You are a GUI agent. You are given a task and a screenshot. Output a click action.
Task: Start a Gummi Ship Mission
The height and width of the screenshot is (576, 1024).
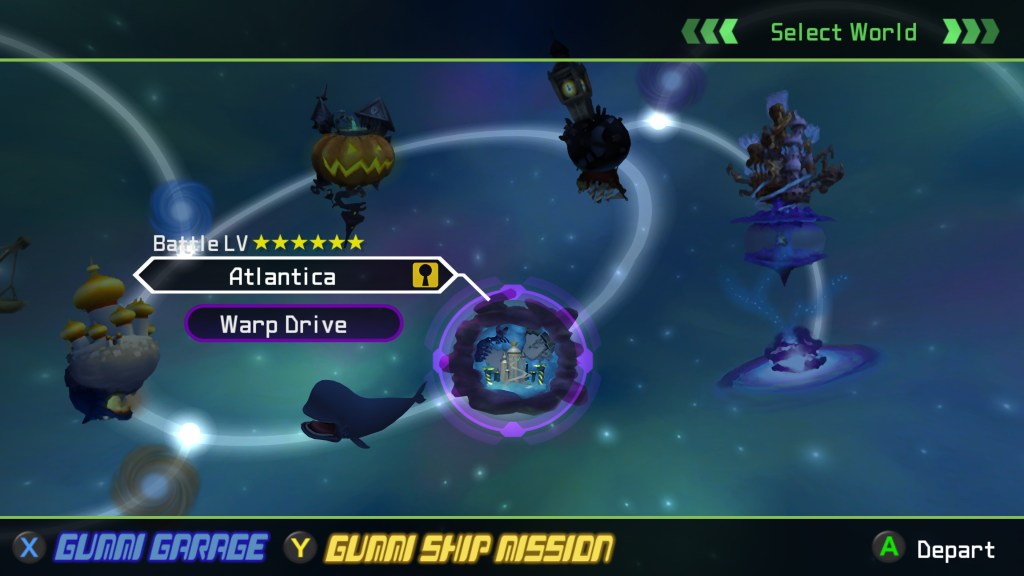click(468, 548)
